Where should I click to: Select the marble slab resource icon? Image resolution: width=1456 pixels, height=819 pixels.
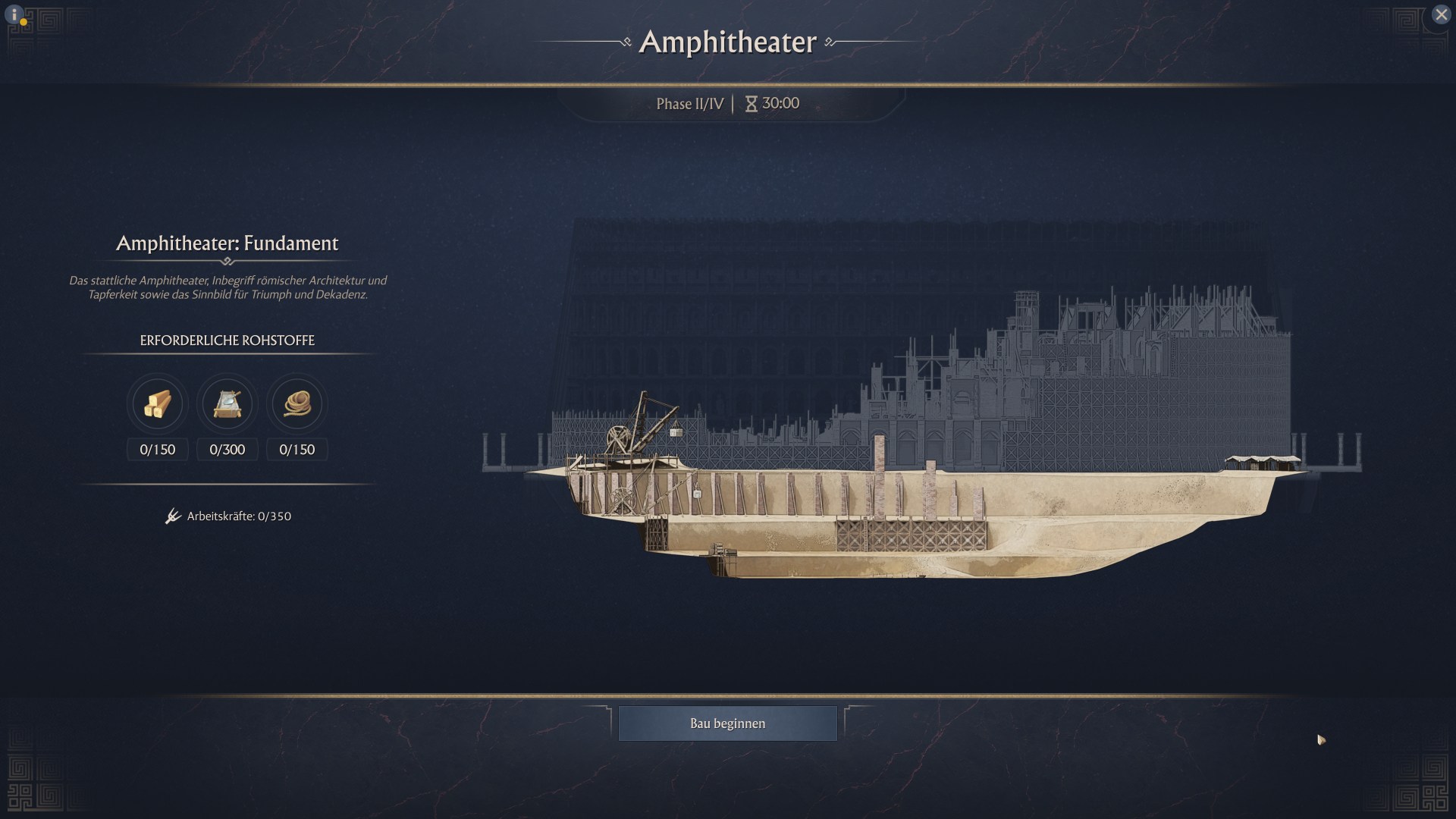[227, 404]
